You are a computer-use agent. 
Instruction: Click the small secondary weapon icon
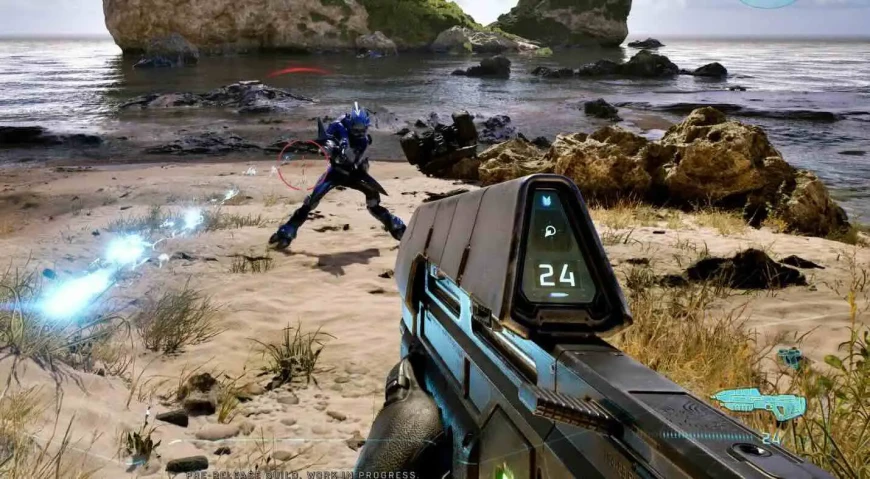click(x=791, y=357)
